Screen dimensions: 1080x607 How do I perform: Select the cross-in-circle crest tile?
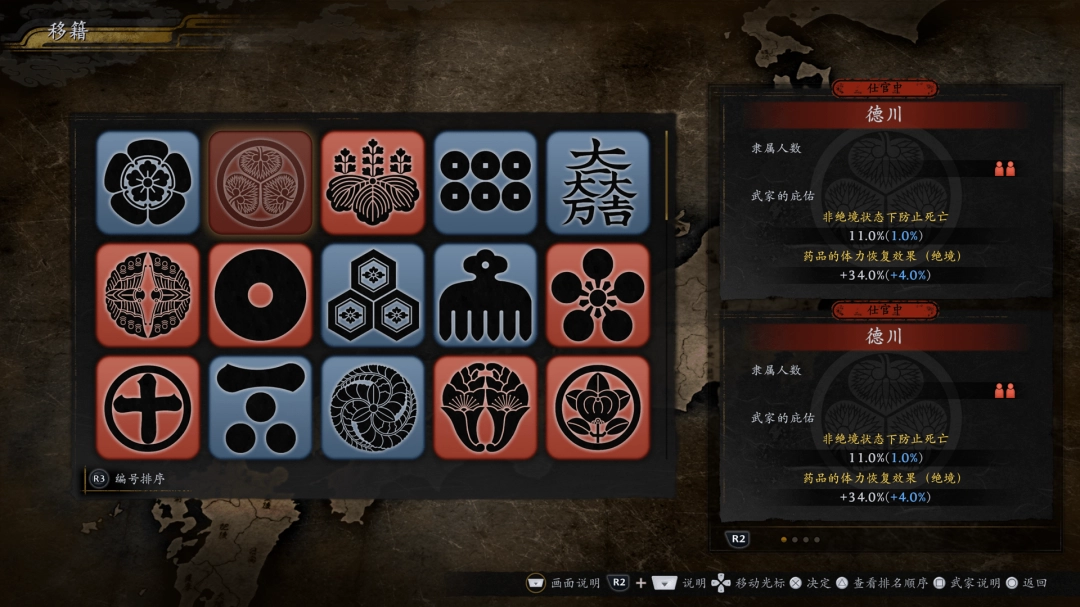148,407
